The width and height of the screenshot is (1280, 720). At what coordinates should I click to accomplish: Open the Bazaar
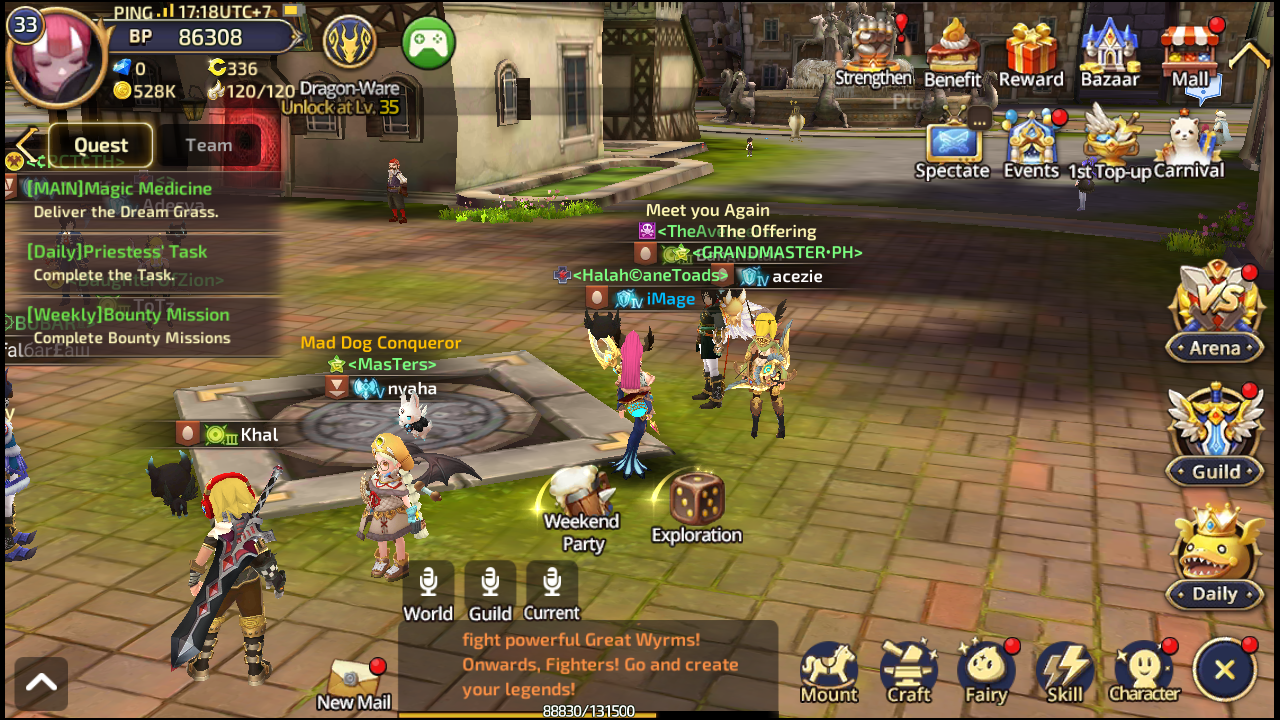pos(1110,54)
